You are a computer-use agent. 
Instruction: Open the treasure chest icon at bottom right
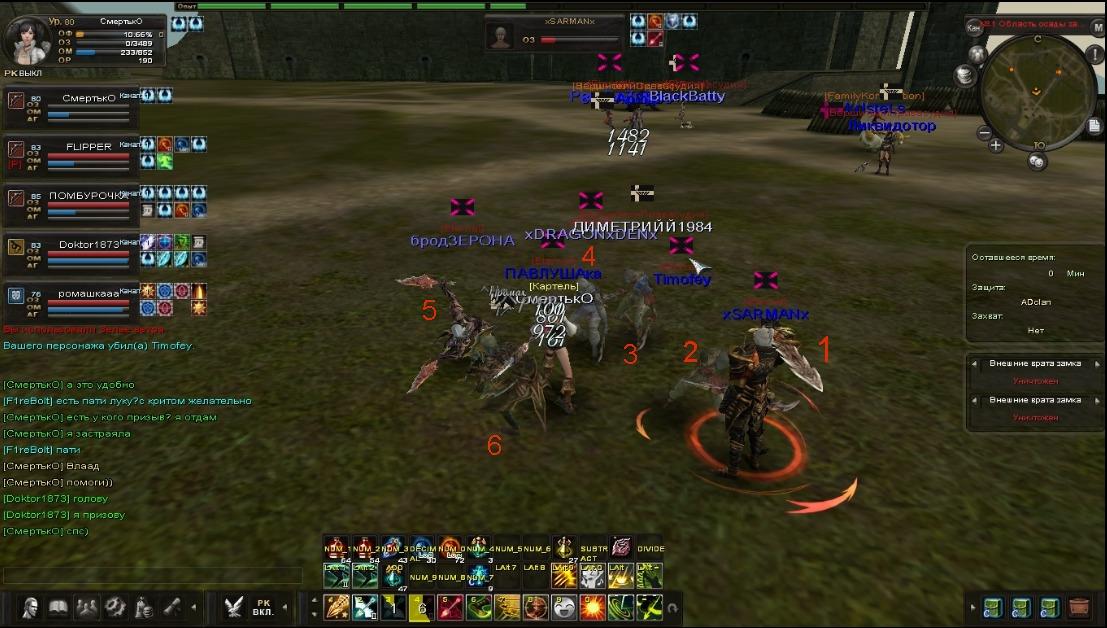[x=1079, y=606]
